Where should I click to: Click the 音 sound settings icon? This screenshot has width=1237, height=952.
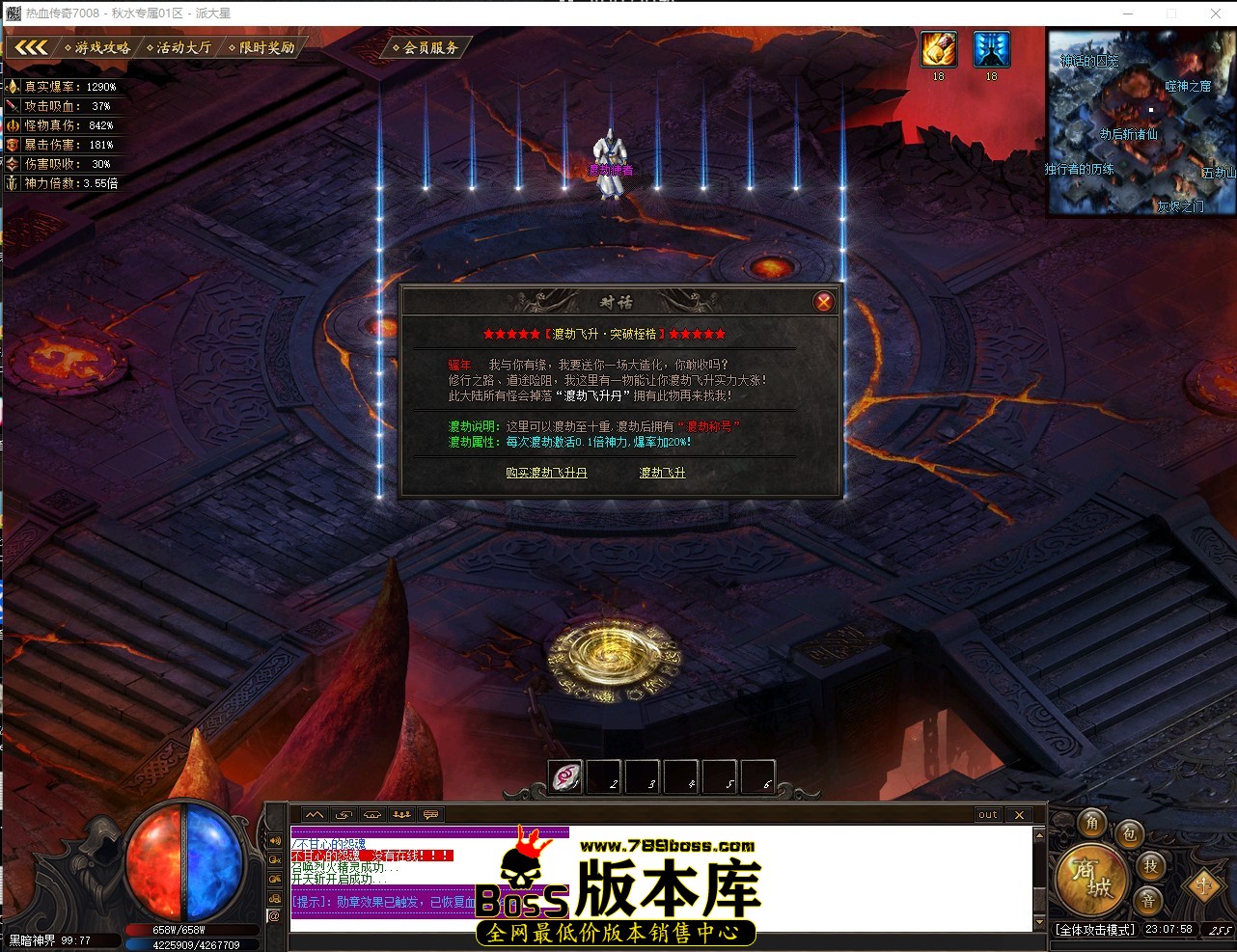click(1149, 899)
